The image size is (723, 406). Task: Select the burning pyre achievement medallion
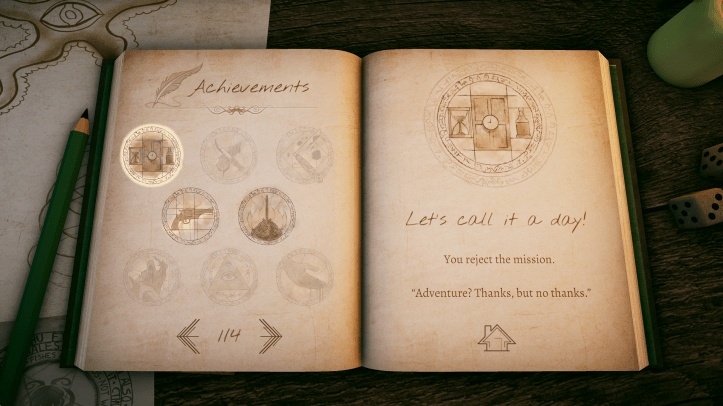click(266, 214)
